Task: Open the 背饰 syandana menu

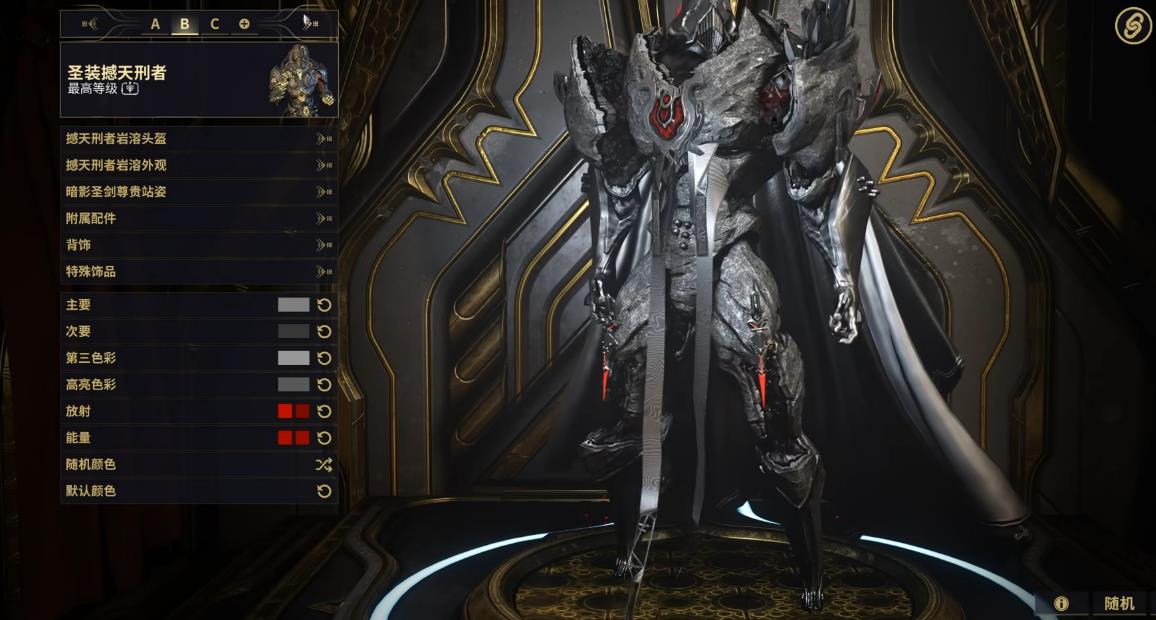Action: (198, 245)
